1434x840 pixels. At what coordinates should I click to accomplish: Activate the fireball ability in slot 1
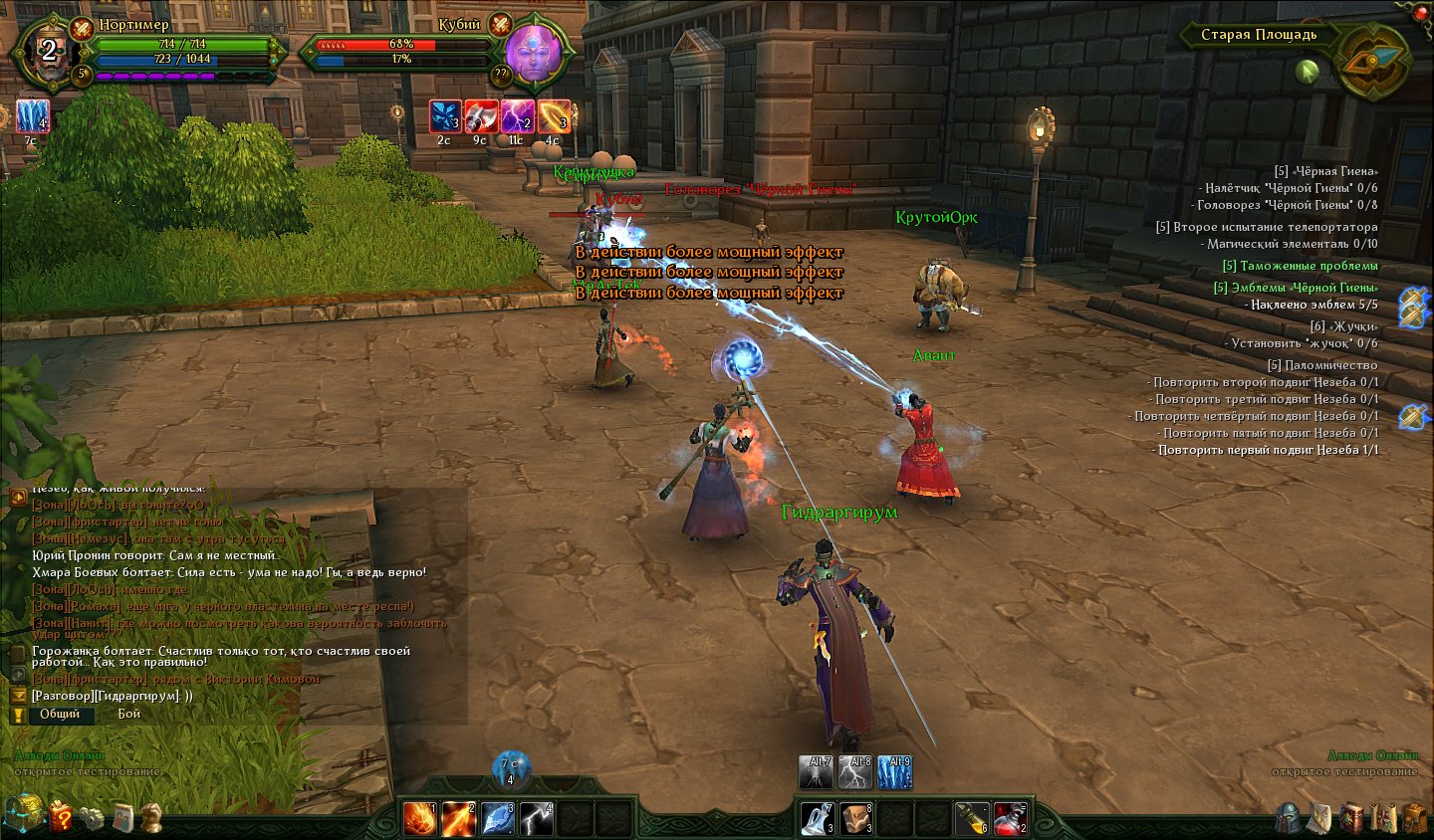coord(419,818)
